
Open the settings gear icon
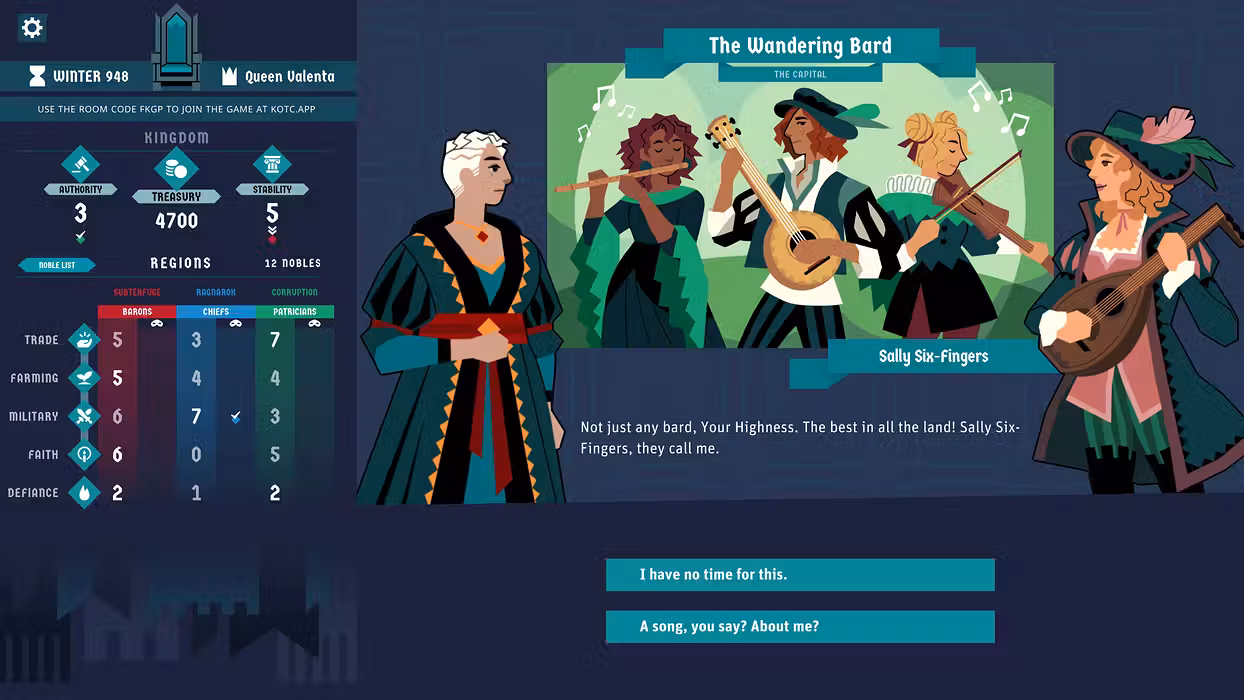(32, 28)
